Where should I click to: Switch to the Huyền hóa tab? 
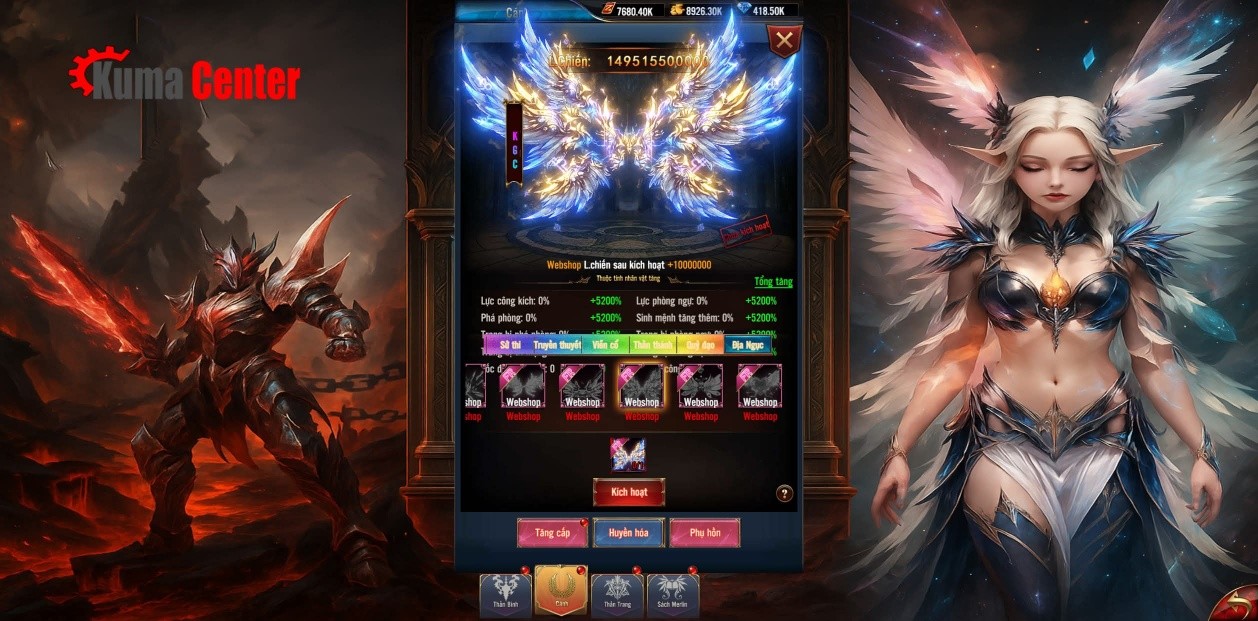coord(628,533)
